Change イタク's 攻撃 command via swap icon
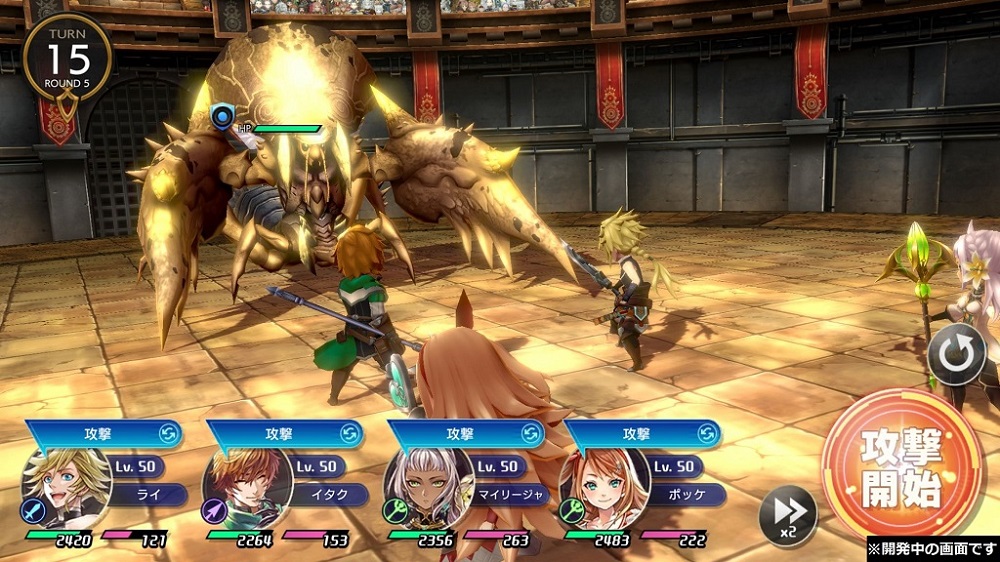The height and width of the screenshot is (562, 1000). tap(350, 434)
